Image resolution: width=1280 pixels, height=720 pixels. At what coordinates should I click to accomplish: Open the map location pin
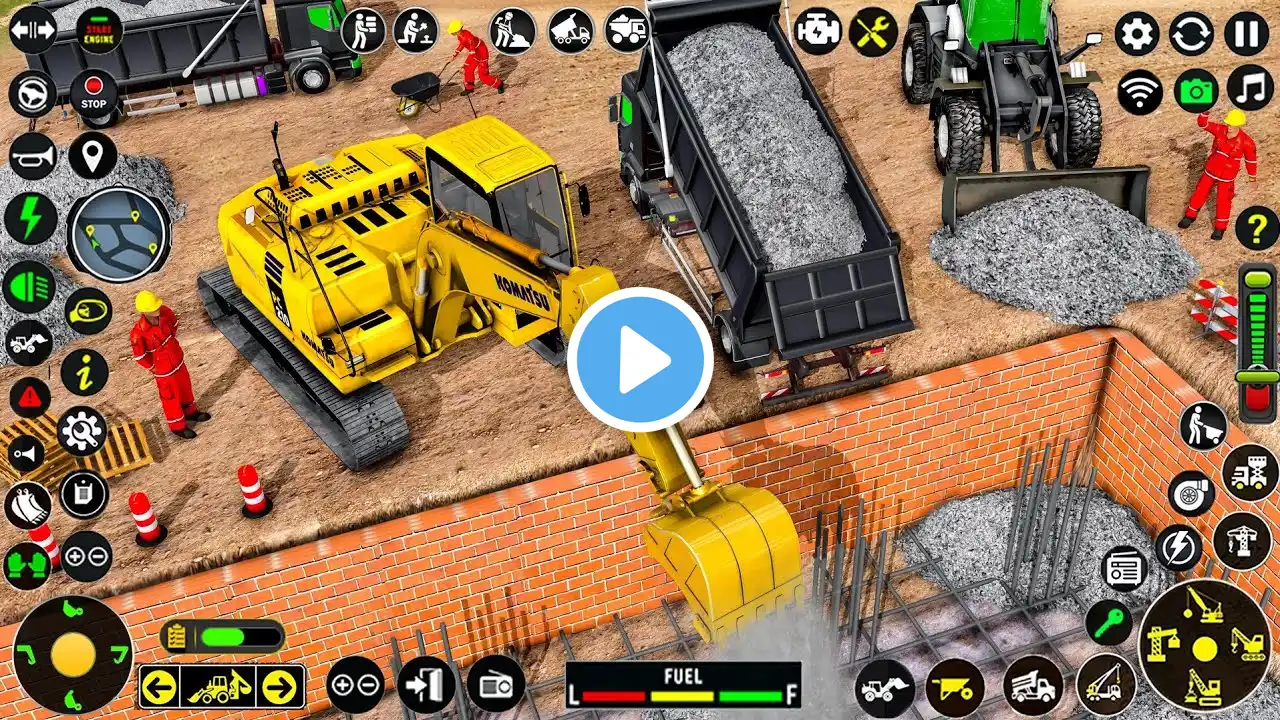[93, 156]
